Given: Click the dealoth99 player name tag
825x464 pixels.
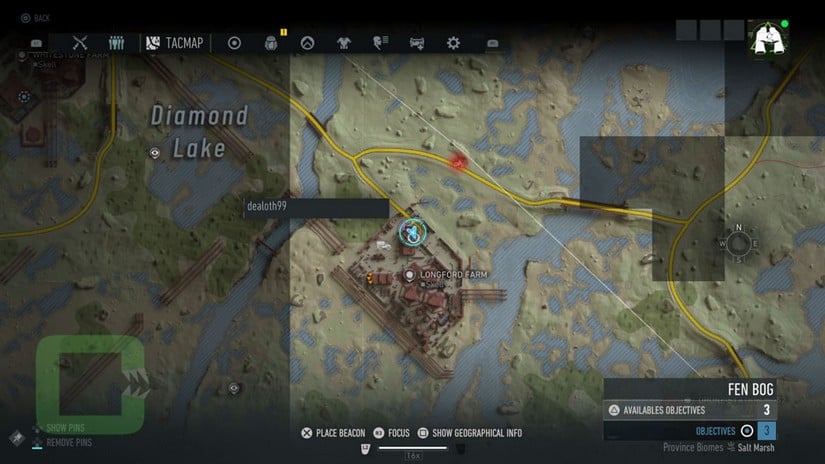Looking at the screenshot, I should pyautogui.click(x=316, y=208).
